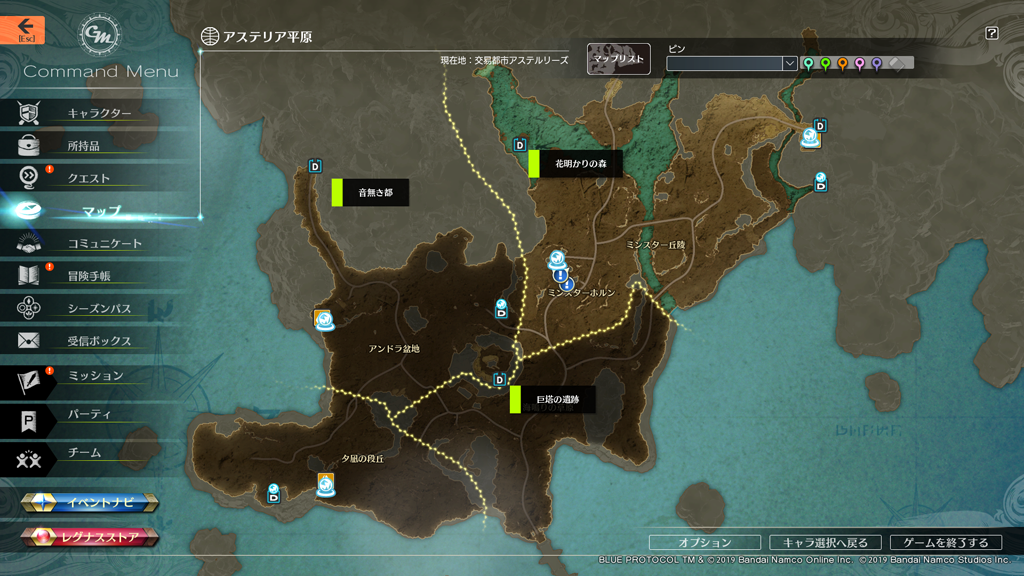Open the コミュニケート (Communicate) menu
The width and height of the screenshot is (1024, 576).
point(104,243)
